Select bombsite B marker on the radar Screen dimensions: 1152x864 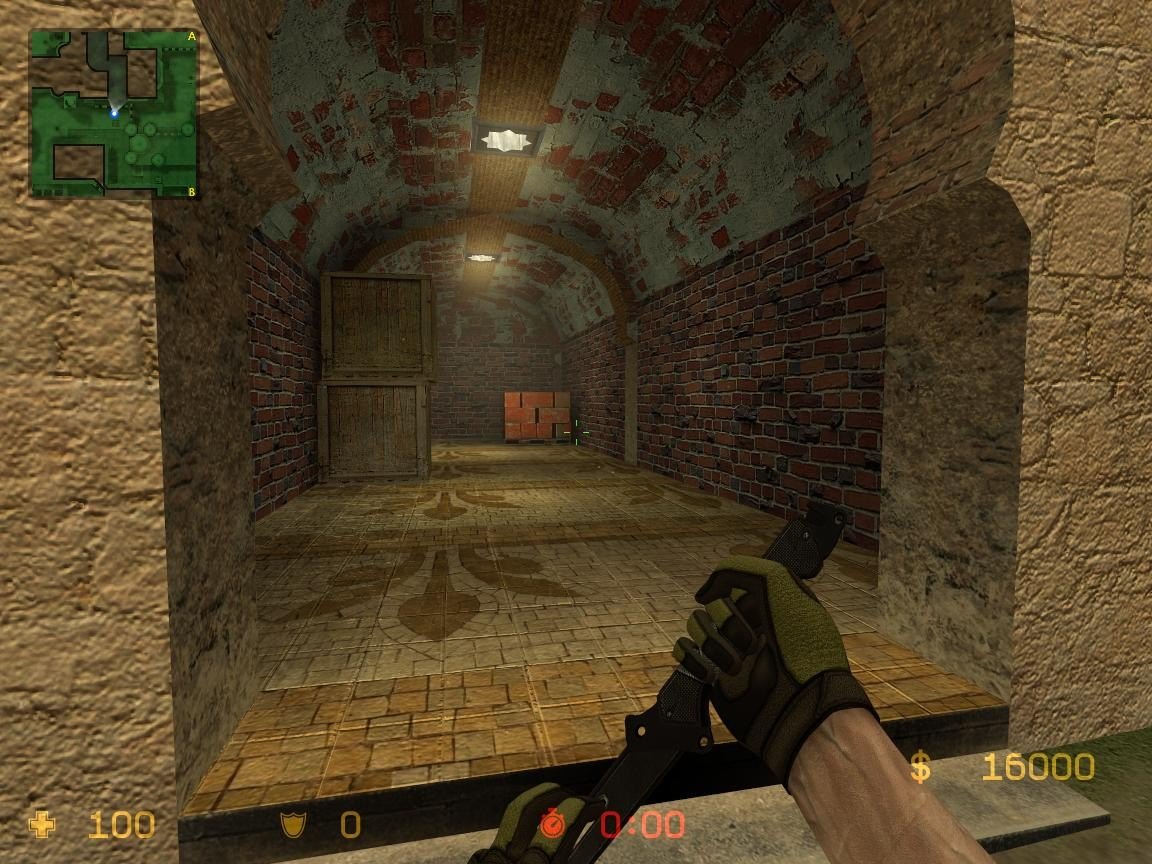click(191, 191)
